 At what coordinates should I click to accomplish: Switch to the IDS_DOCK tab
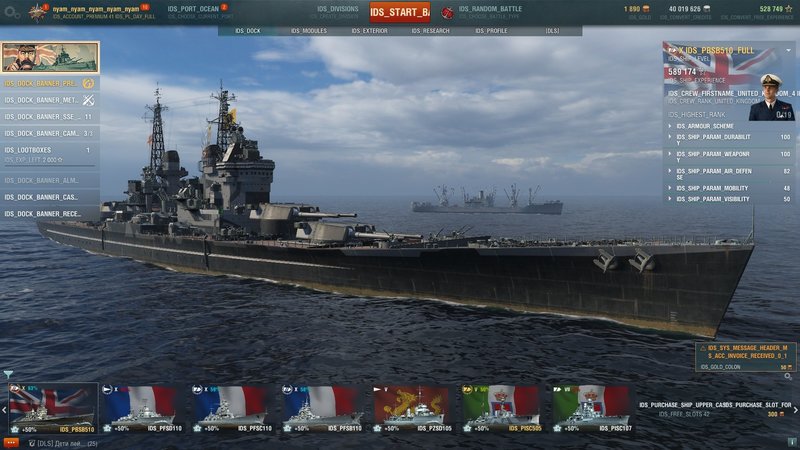coord(246,31)
